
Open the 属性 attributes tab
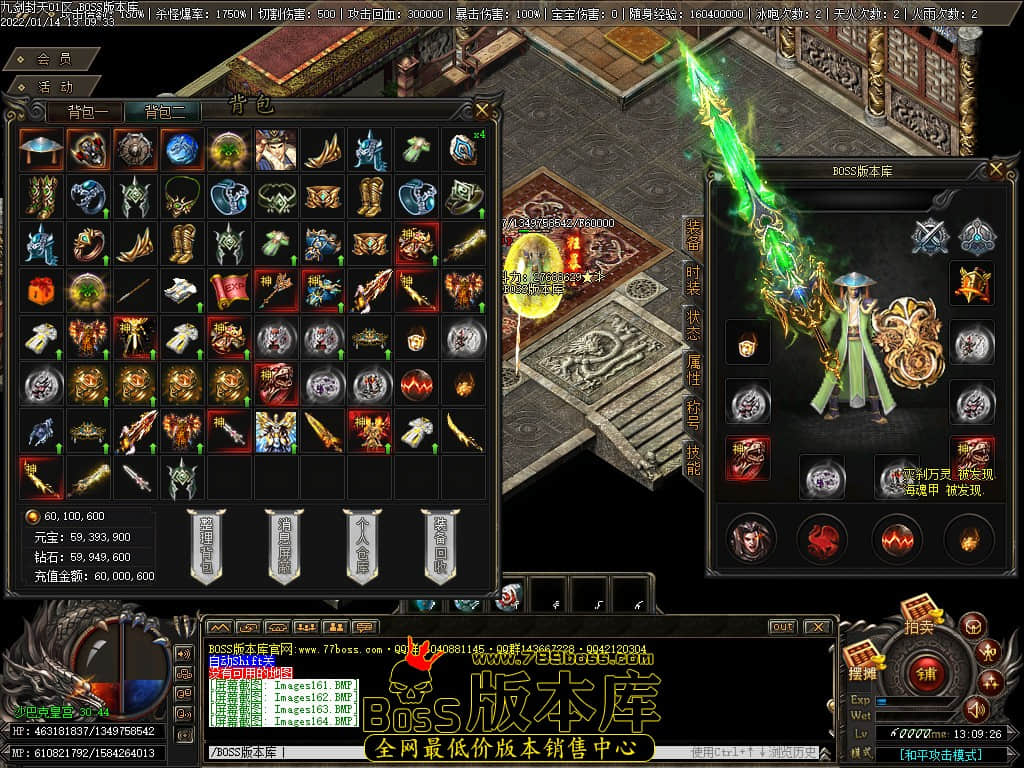[x=693, y=371]
